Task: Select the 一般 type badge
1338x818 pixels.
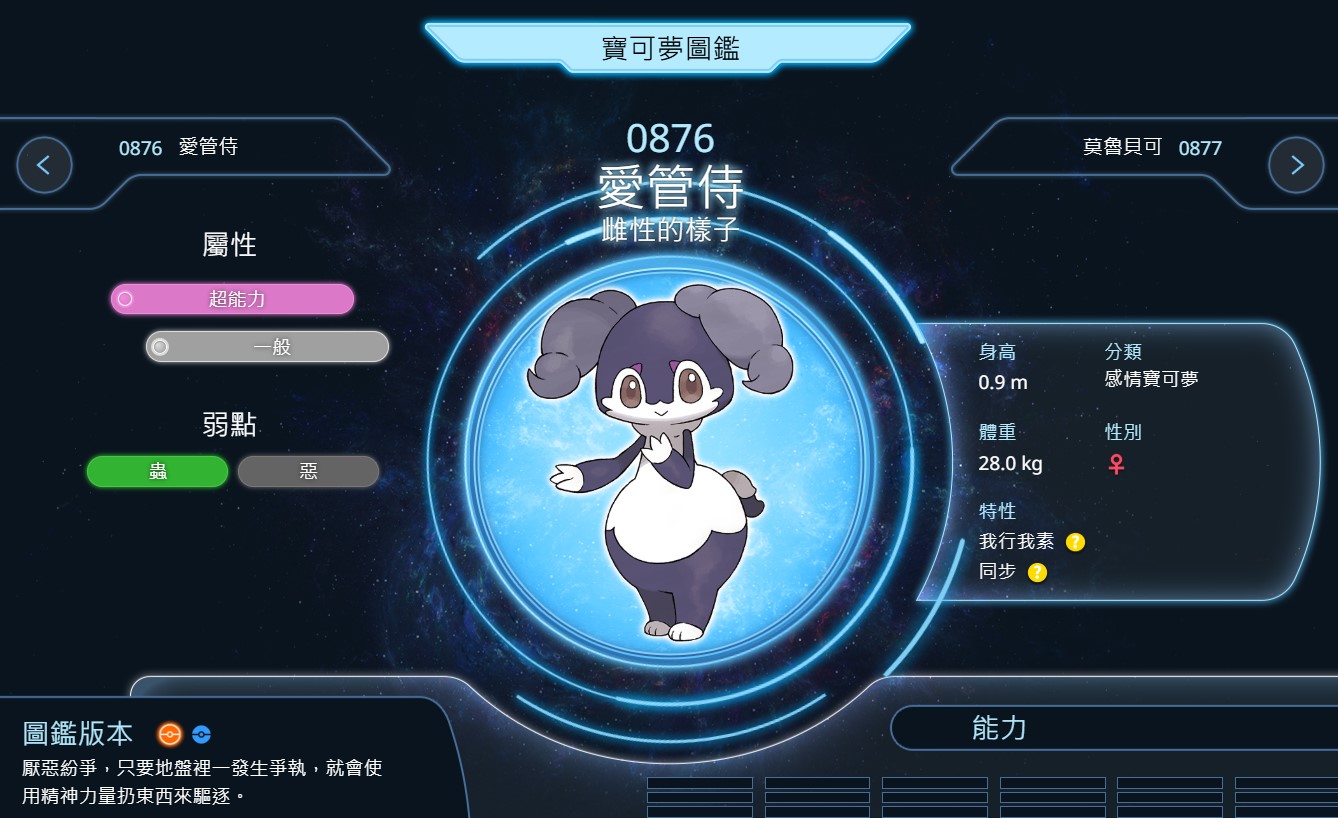Action: 268,347
